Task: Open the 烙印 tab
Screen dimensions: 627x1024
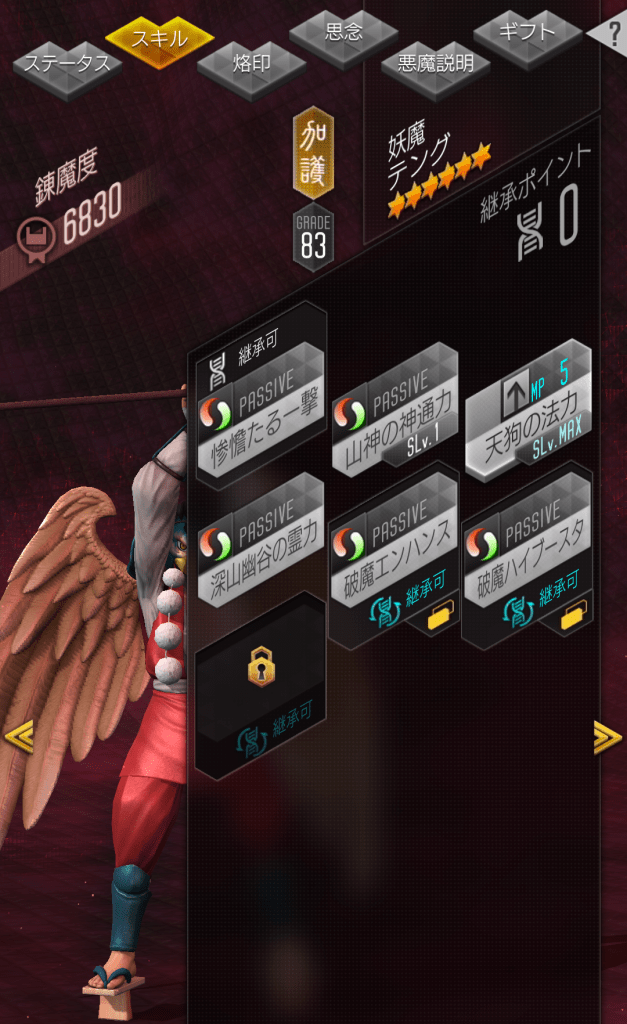Action: tap(251, 64)
